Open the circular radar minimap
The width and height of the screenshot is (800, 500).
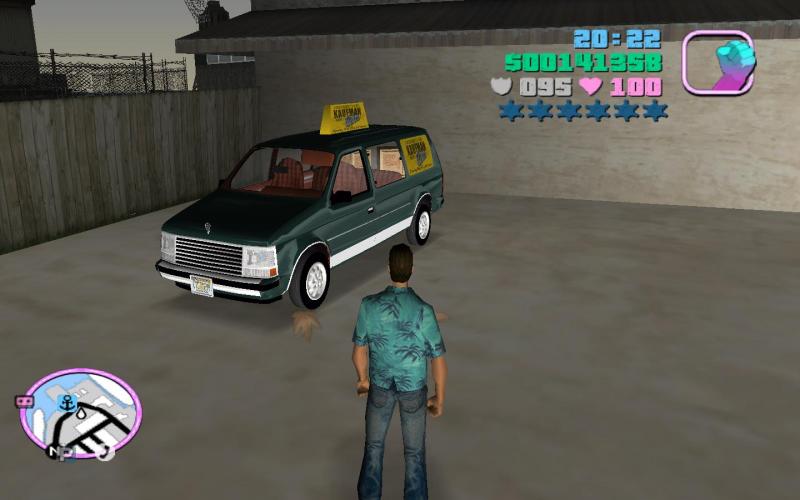click(81, 413)
